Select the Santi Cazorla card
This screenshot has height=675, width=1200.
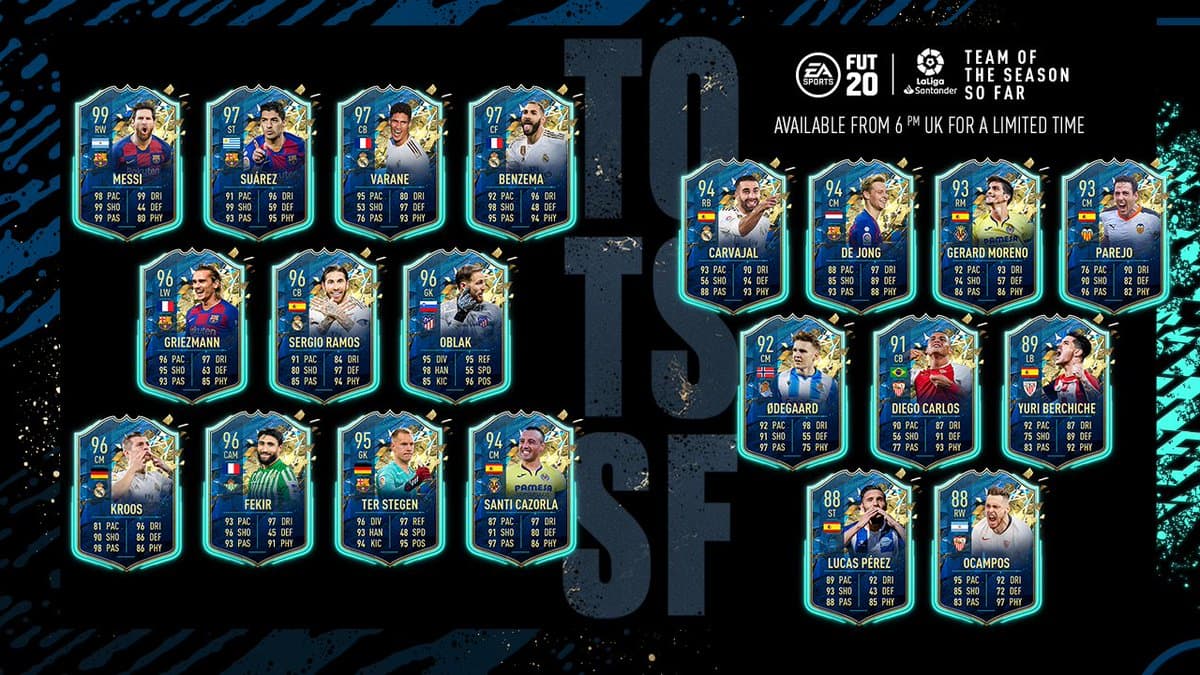click(522, 490)
